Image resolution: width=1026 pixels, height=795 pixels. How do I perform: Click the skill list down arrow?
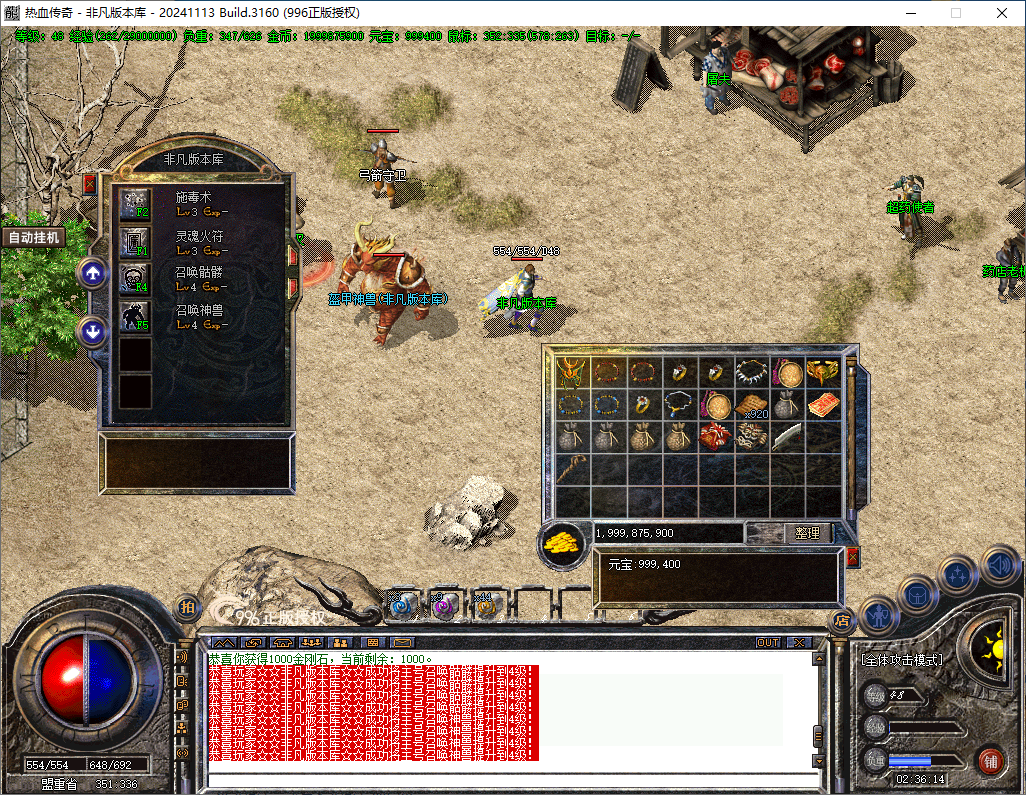93,331
